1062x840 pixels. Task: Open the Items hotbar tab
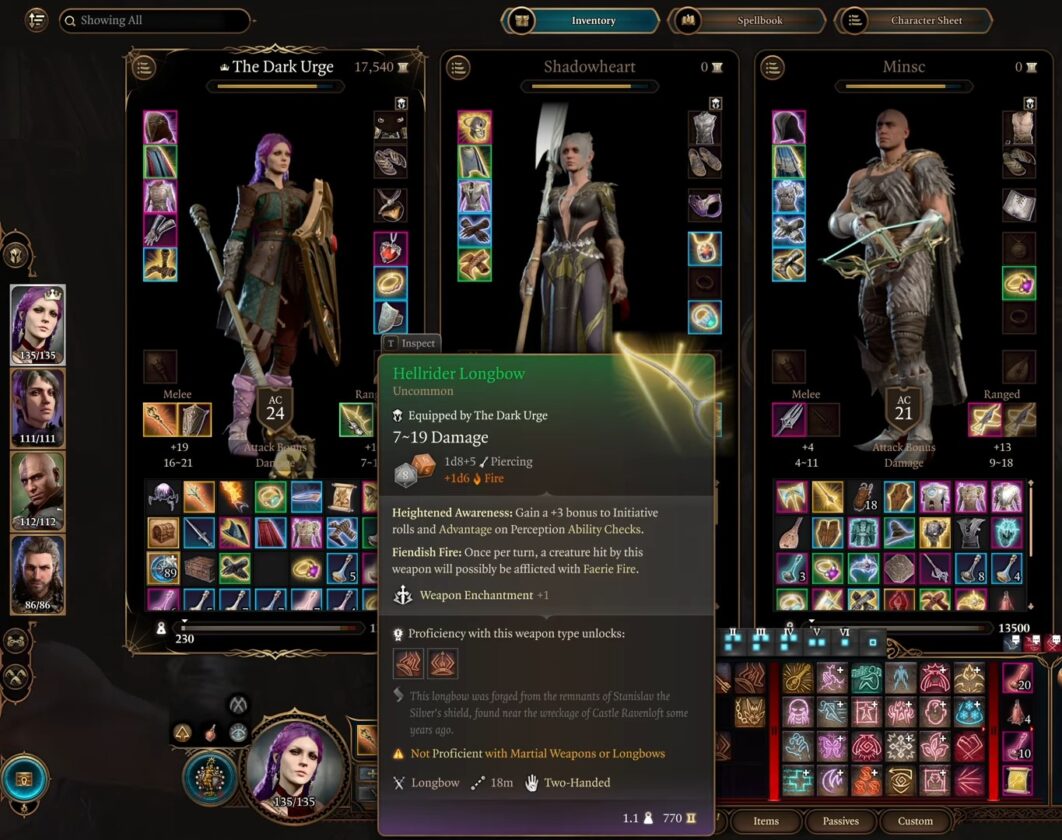[x=766, y=821]
